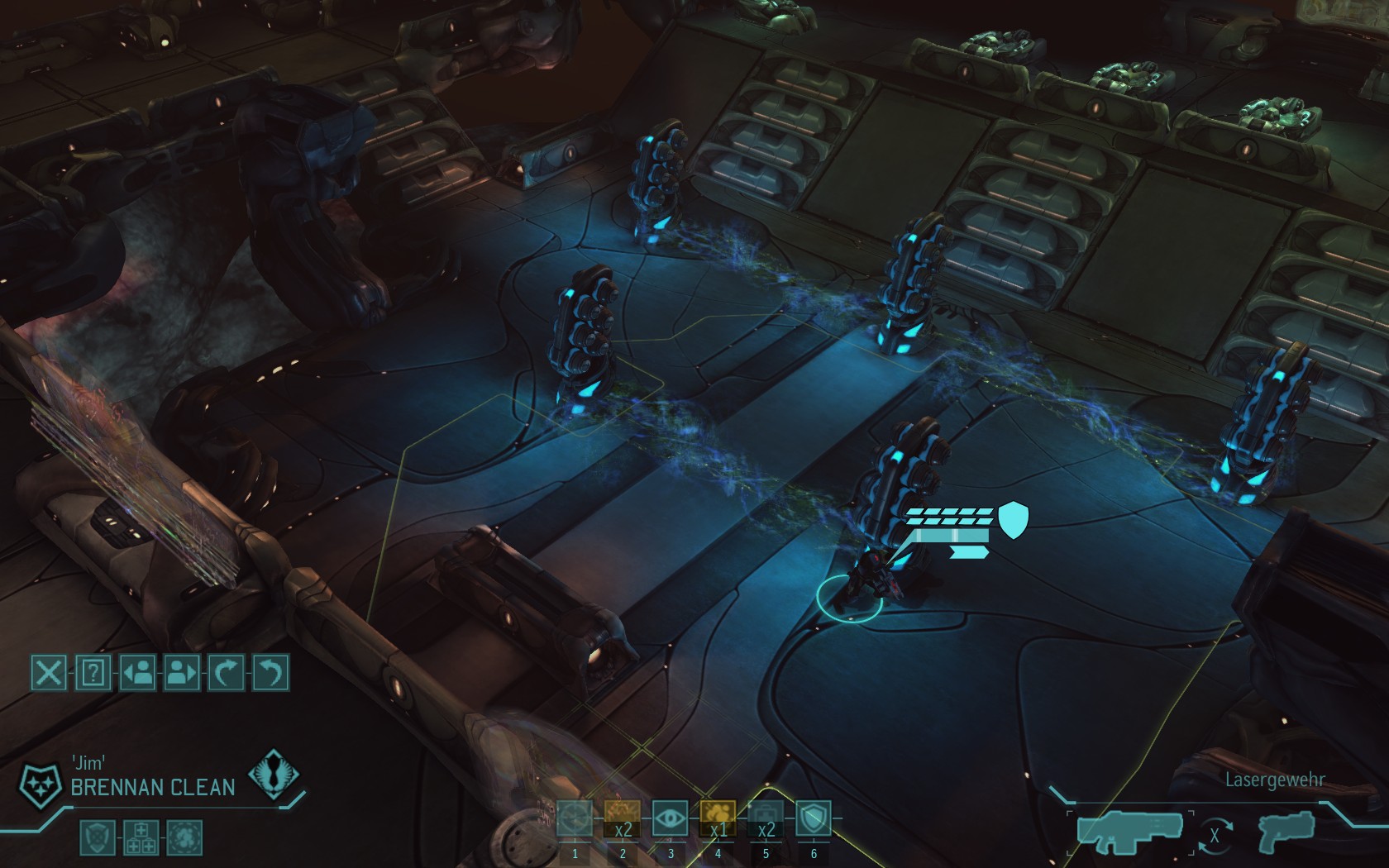The image size is (1389, 868).
Task: Select the crosshair fire weapon ability
Action: click(x=575, y=820)
